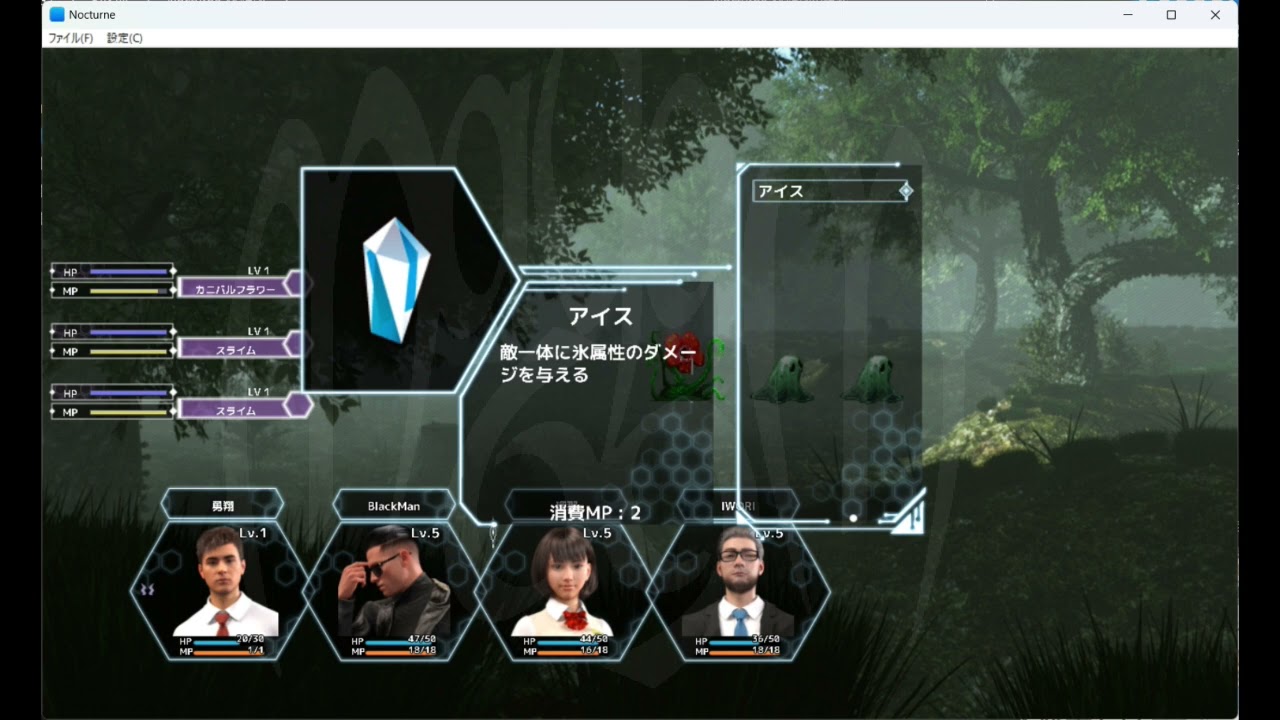Choose the カニバルフラワー enemy label

point(235,289)
